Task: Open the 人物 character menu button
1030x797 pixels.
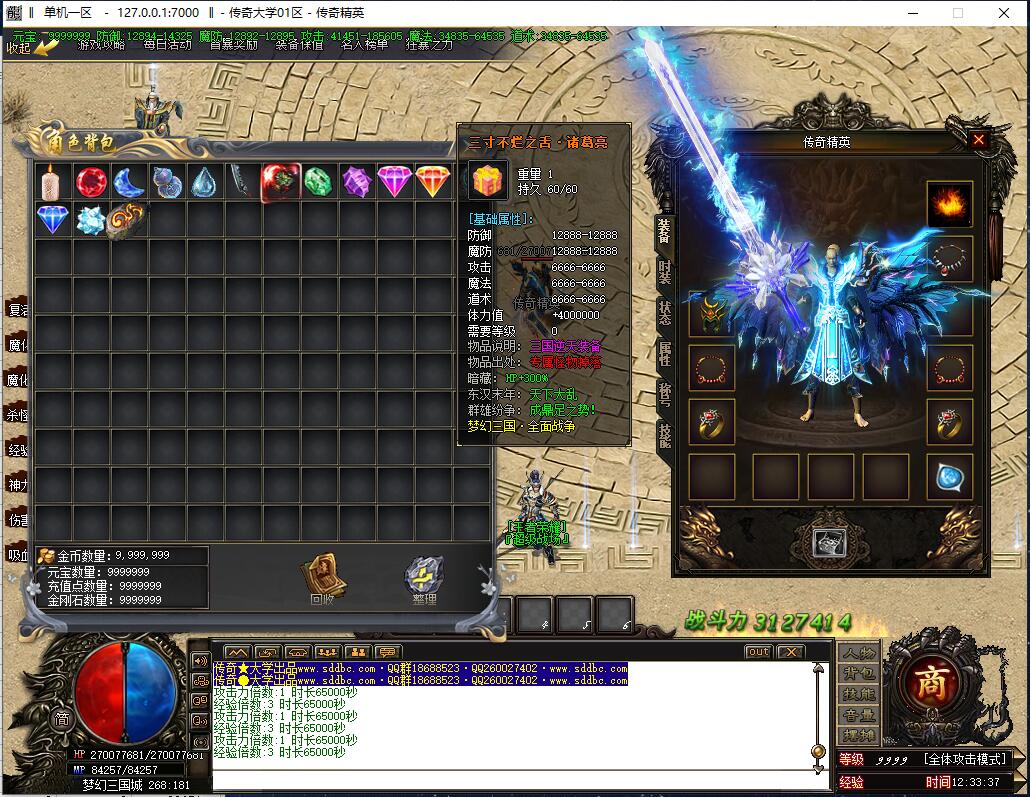Action: click(858, 653)
